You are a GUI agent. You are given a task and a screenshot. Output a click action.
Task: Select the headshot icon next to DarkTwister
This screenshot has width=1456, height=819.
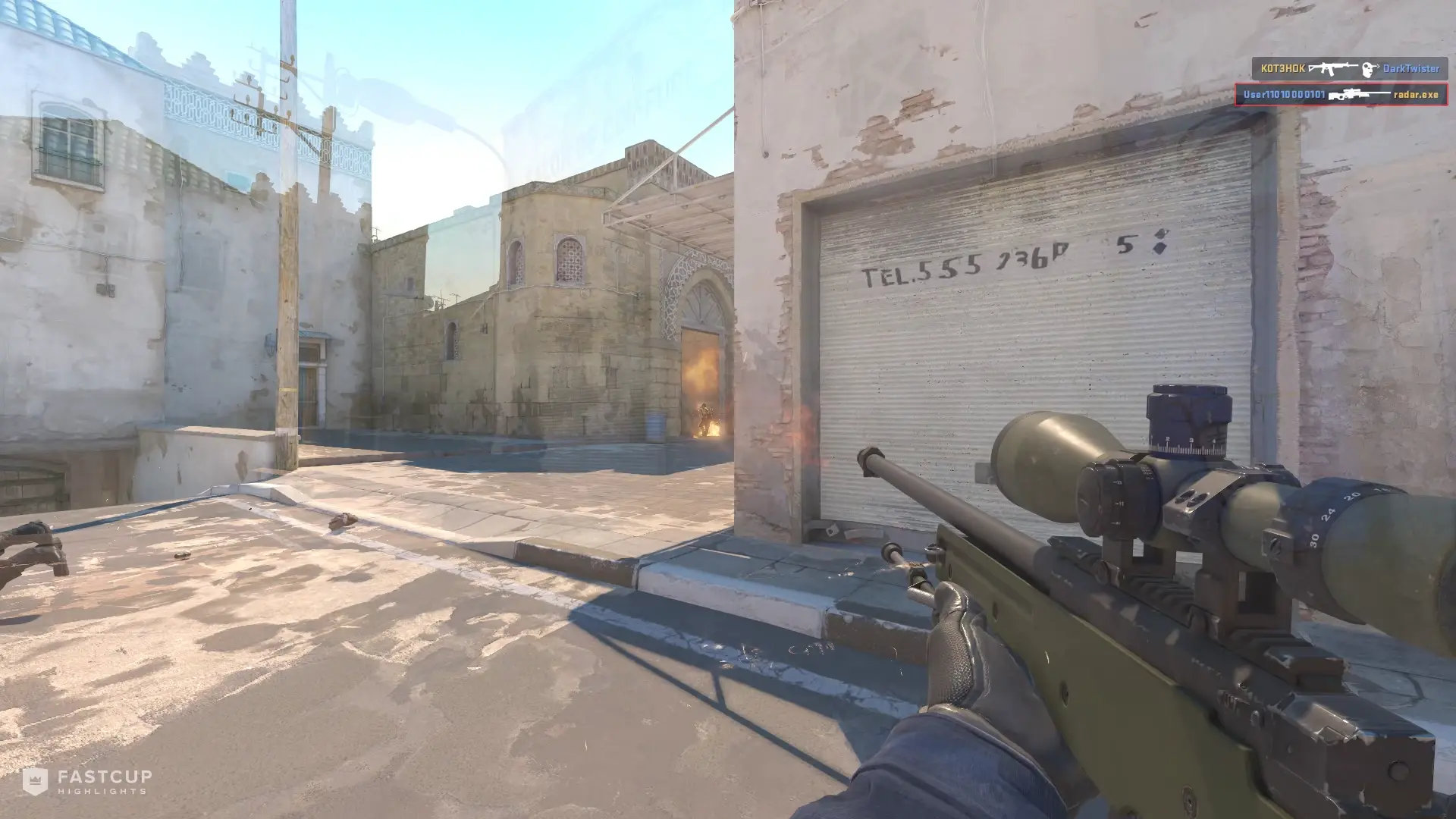tap(1367, 68)
